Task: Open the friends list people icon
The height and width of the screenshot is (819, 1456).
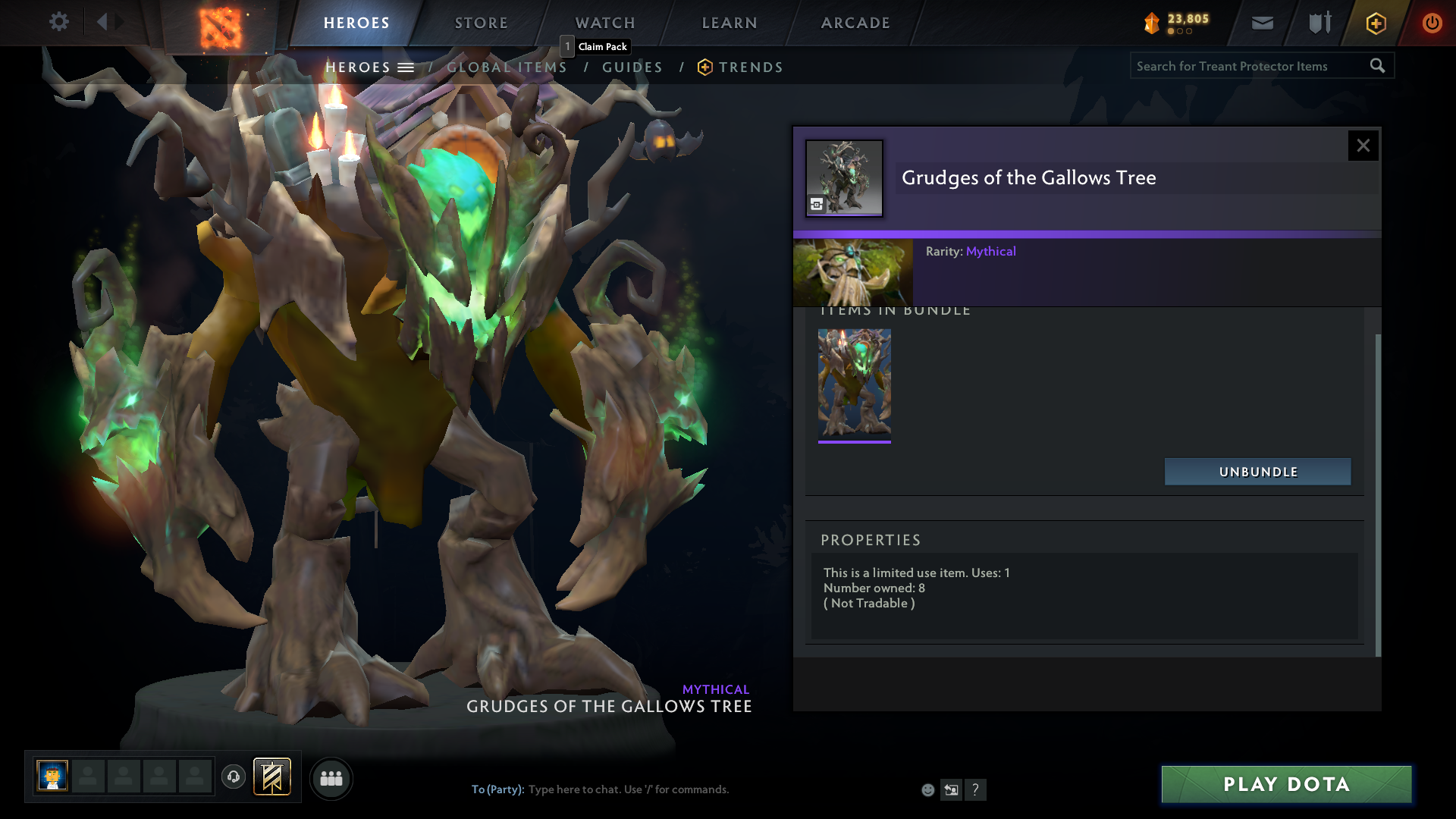Action: (x=331, y=778)
